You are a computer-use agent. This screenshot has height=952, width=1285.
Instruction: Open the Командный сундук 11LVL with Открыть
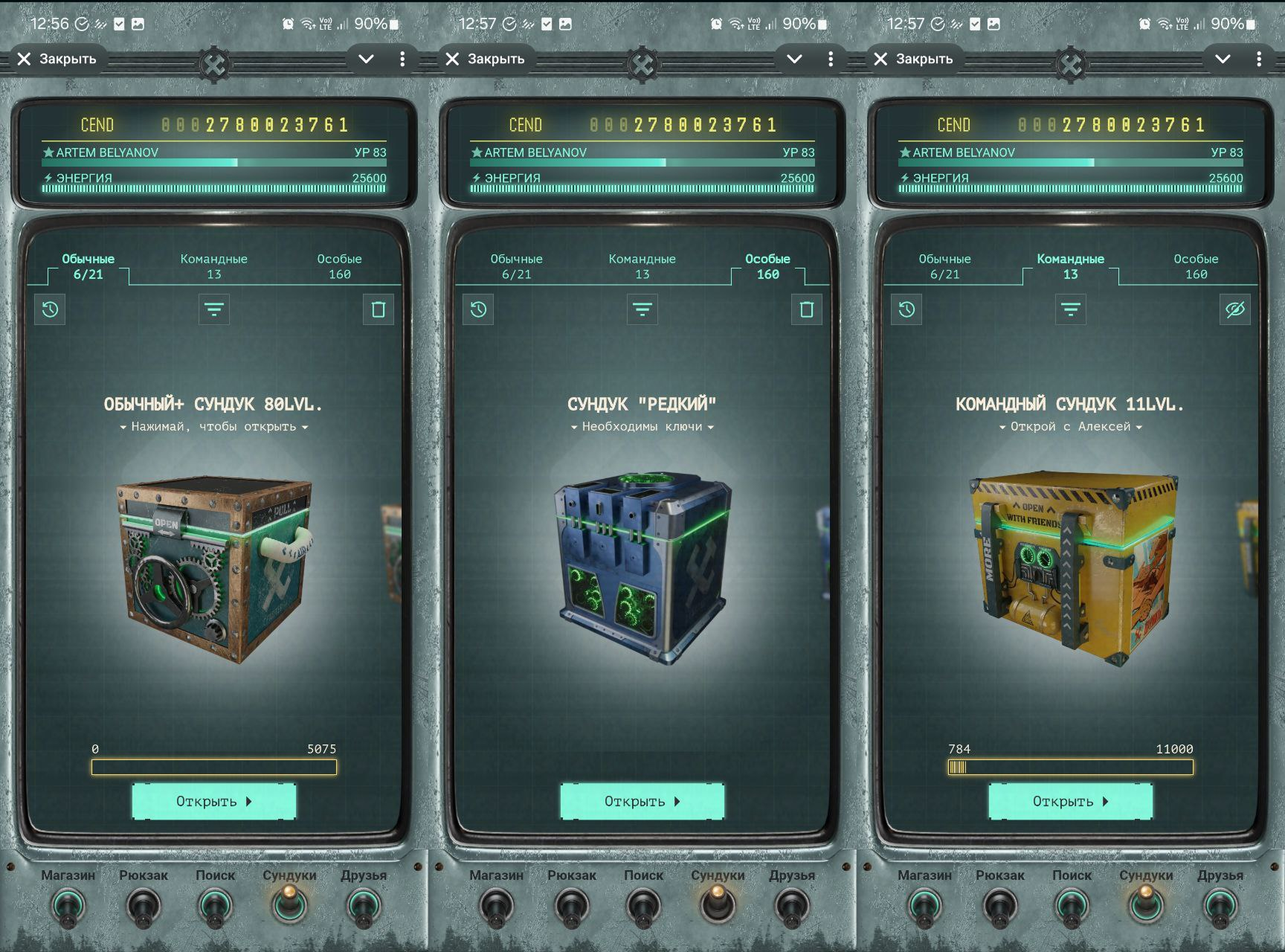(1070, 801)
